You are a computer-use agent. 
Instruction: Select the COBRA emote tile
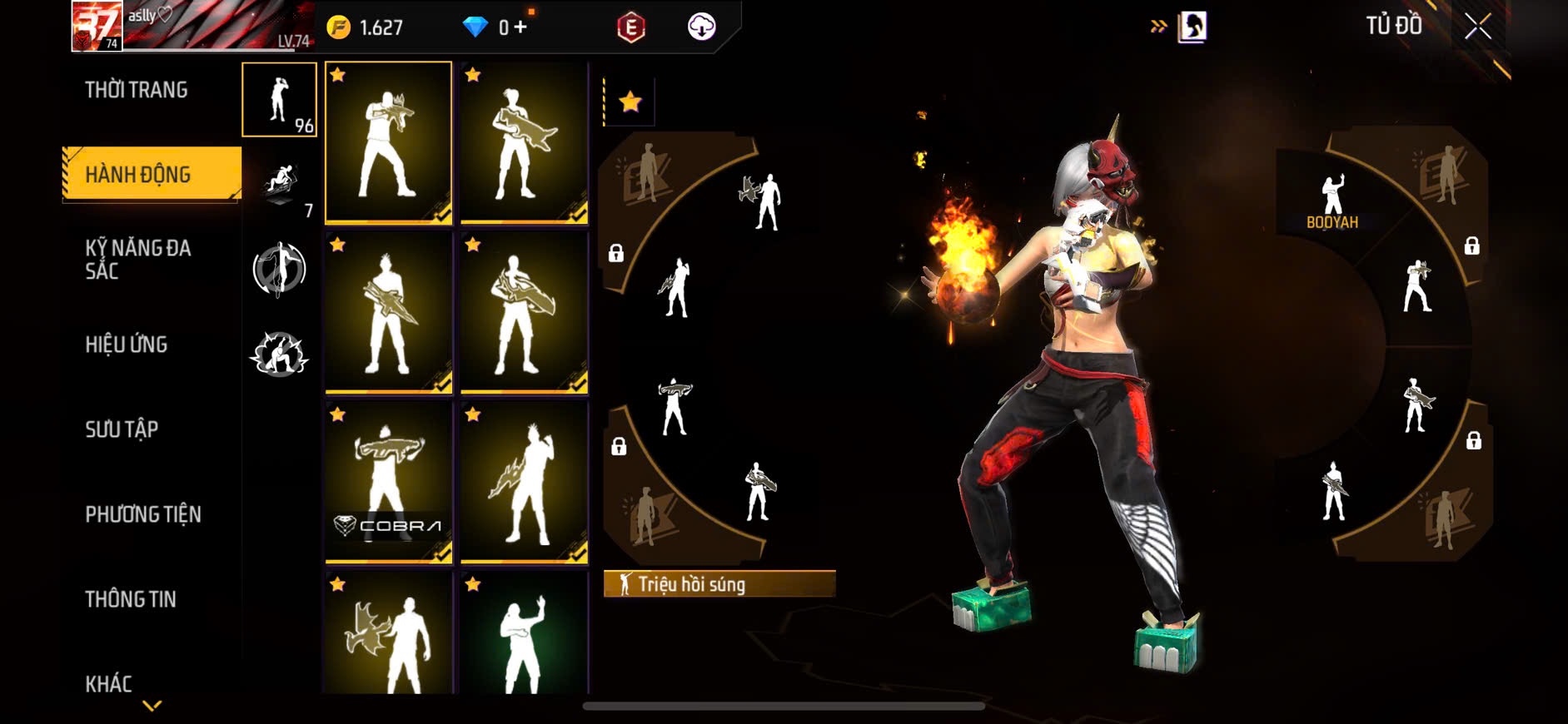(x=388, y=481)
